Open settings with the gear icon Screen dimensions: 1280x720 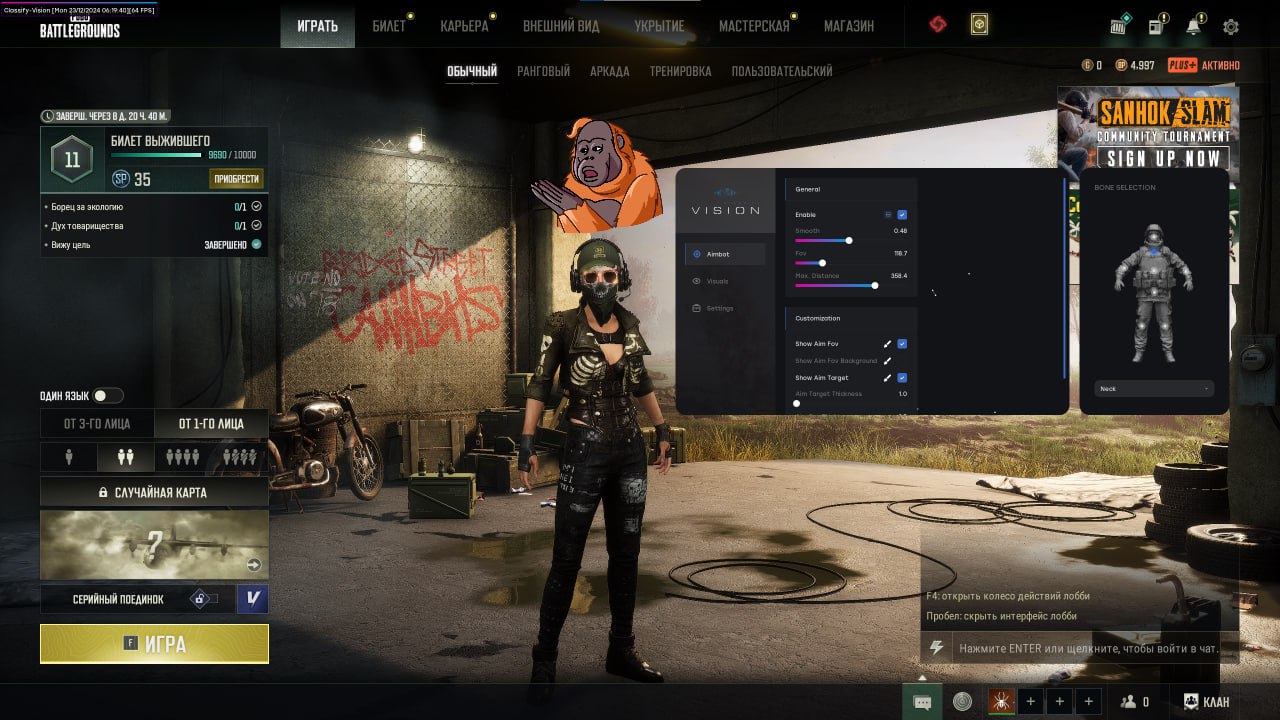coord(1231,27)
